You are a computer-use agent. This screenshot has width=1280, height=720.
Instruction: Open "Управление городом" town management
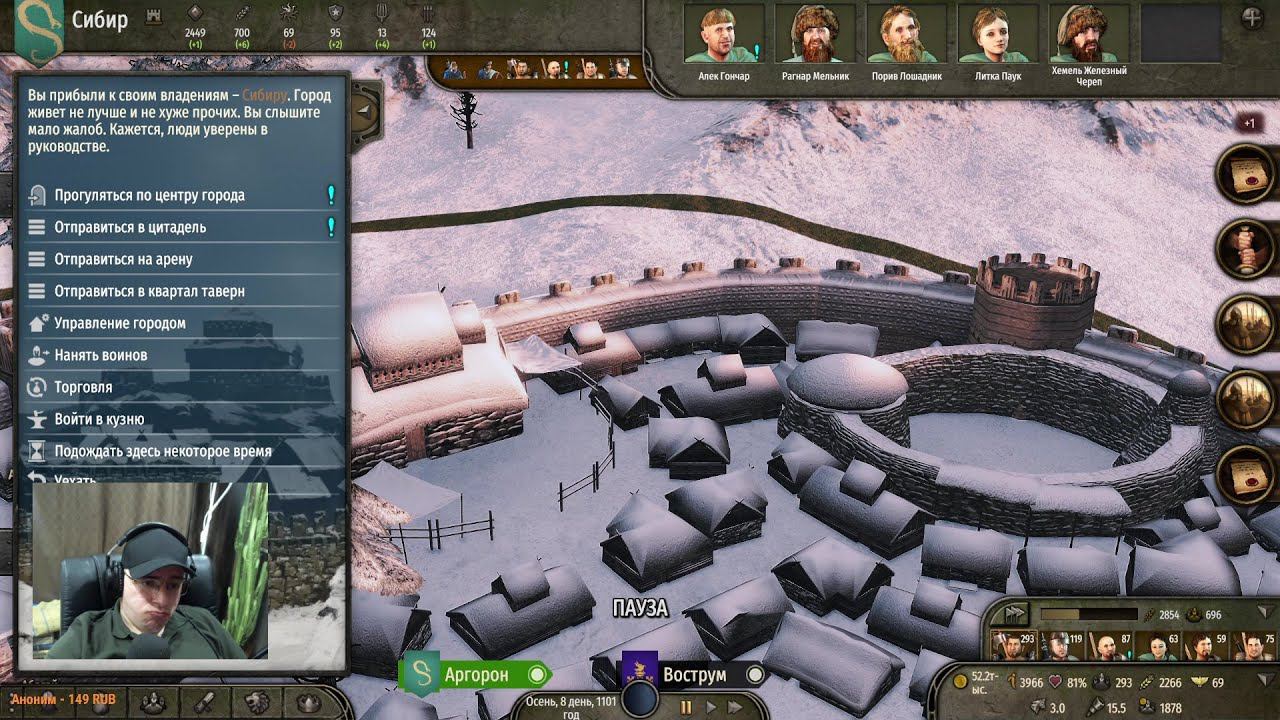point(120,323)
